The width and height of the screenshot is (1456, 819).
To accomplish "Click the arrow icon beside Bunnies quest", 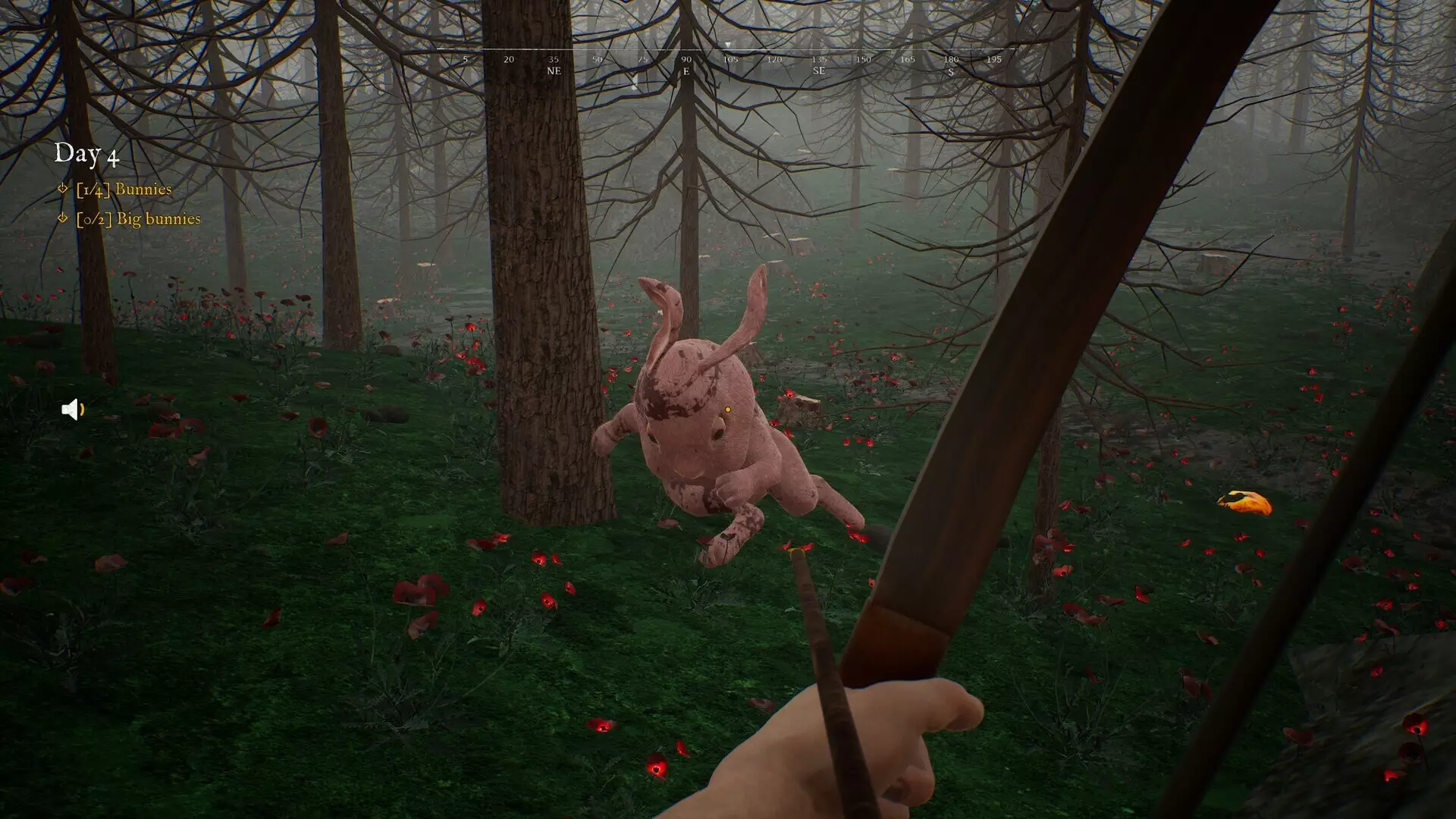I will (62, 190).
